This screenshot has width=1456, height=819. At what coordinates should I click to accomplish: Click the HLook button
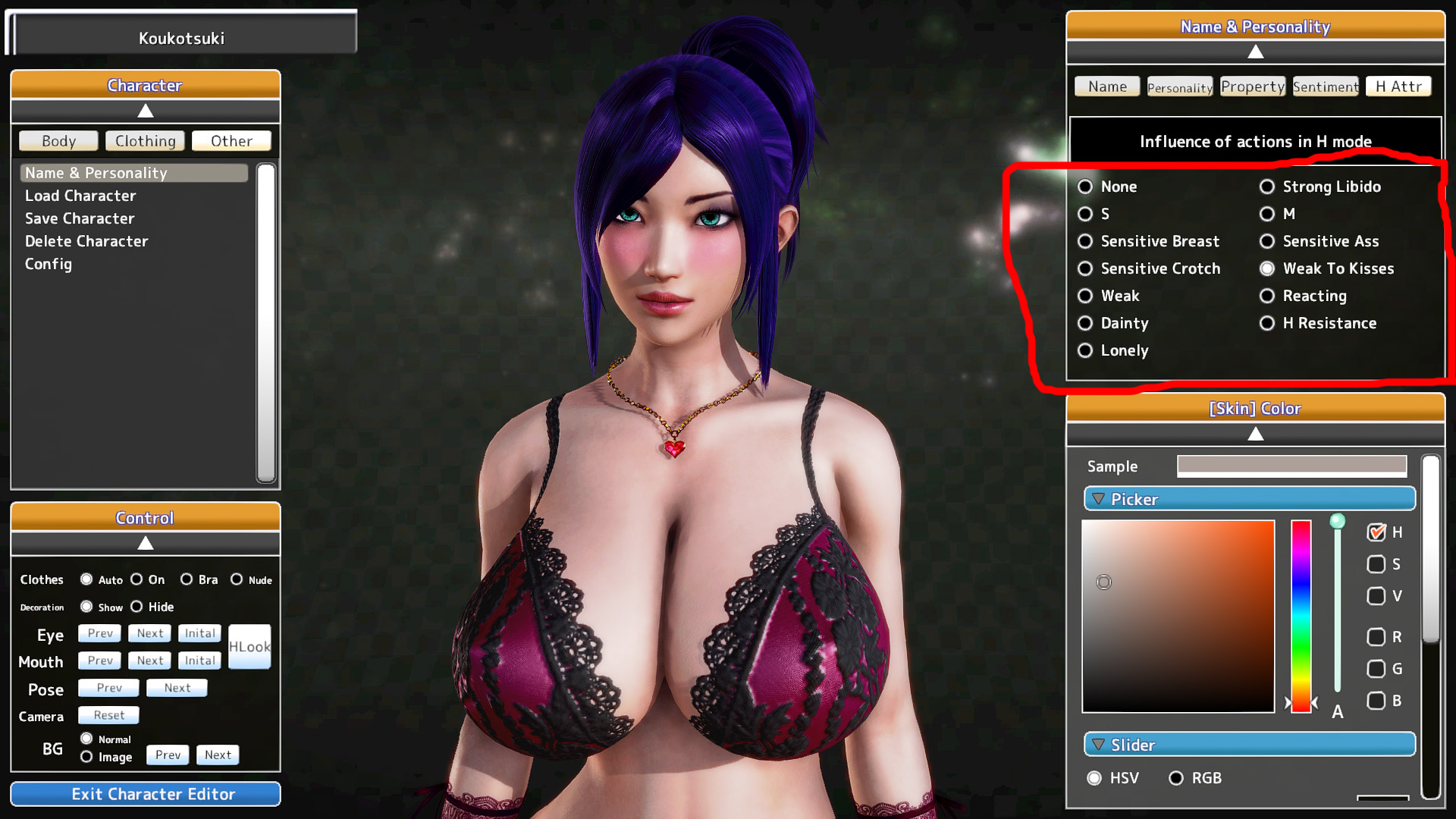(249, 647)
